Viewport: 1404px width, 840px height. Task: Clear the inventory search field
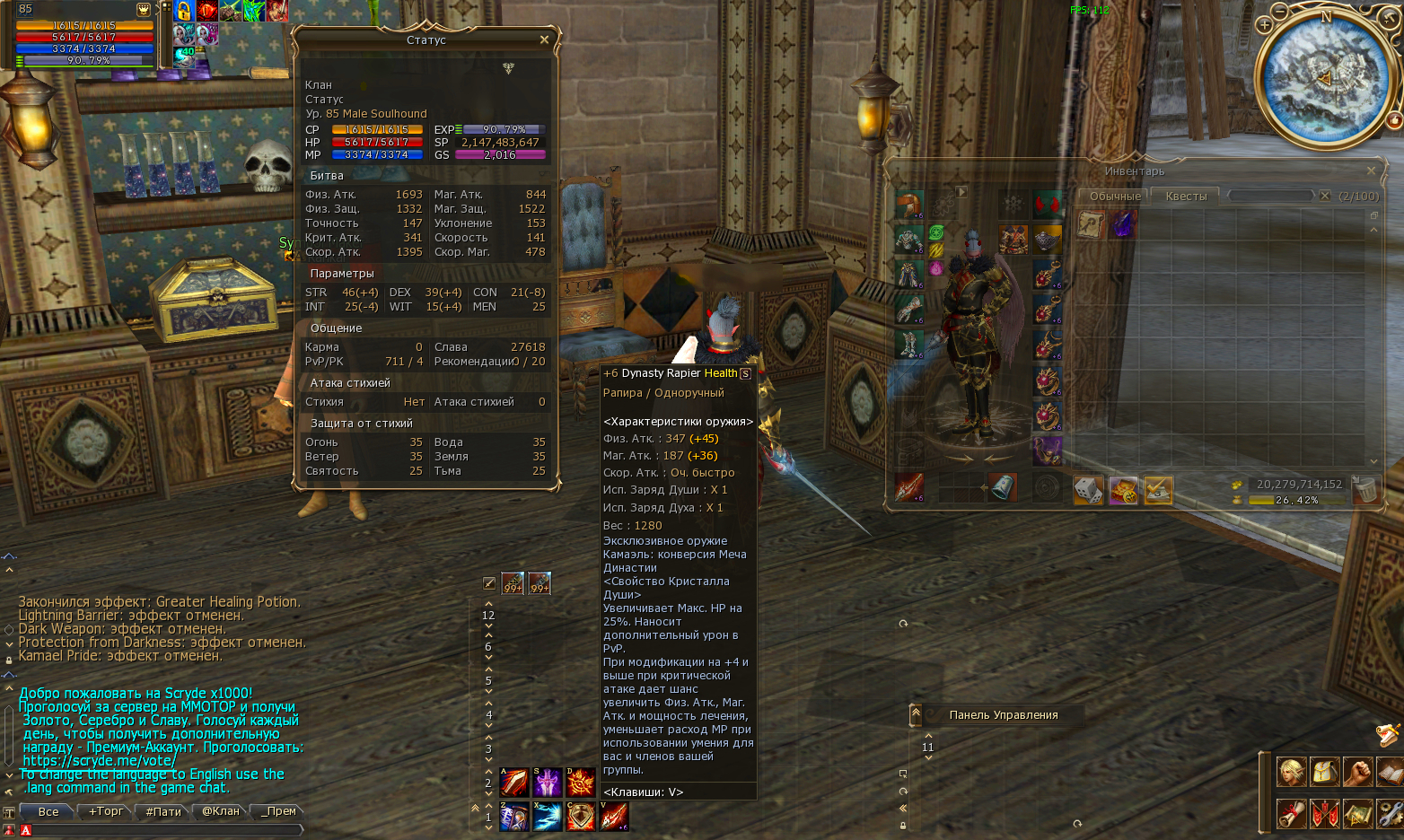click(1324, 196)
